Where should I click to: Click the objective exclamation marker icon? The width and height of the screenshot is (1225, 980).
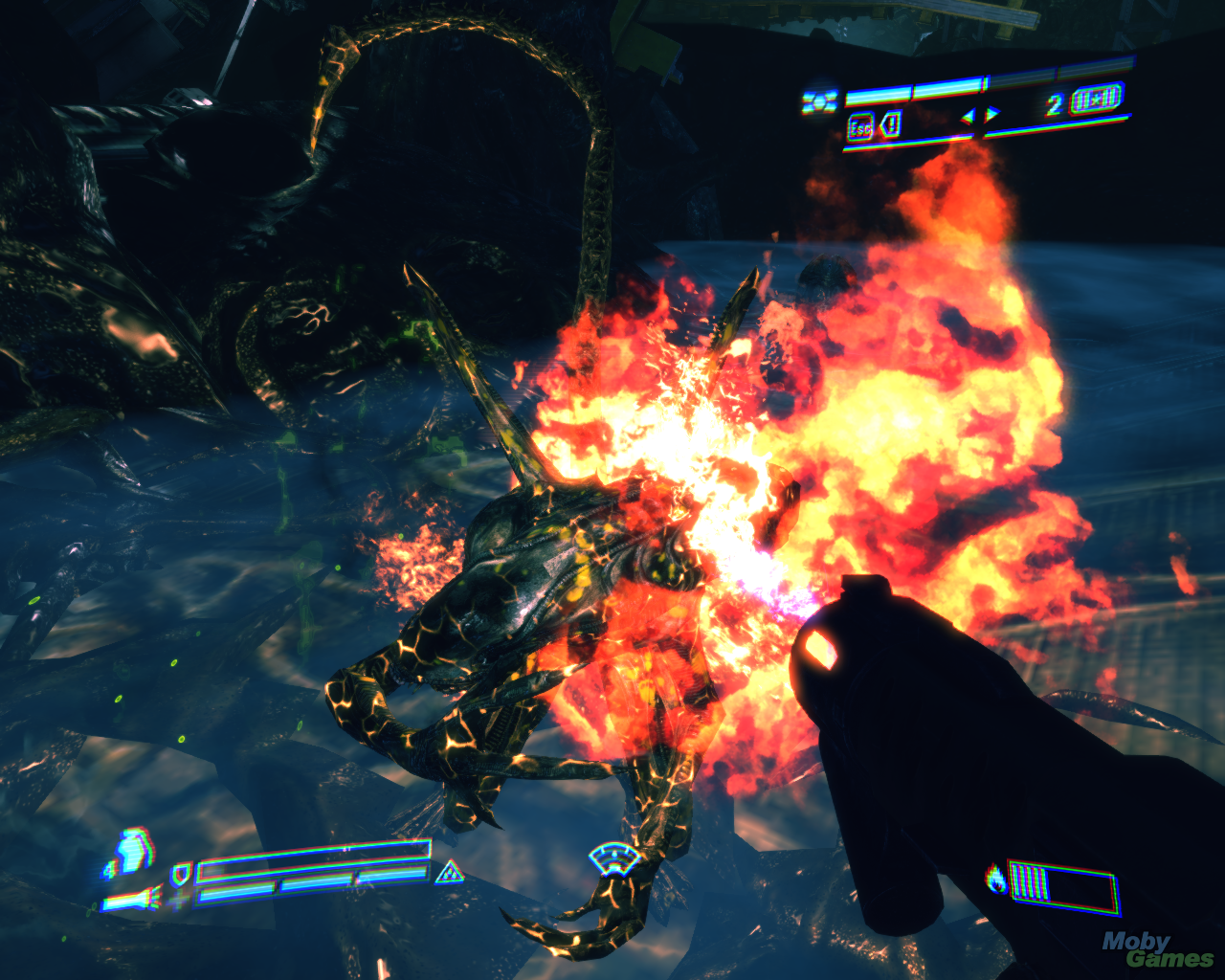pyautogui.click(x=891, y=125)
